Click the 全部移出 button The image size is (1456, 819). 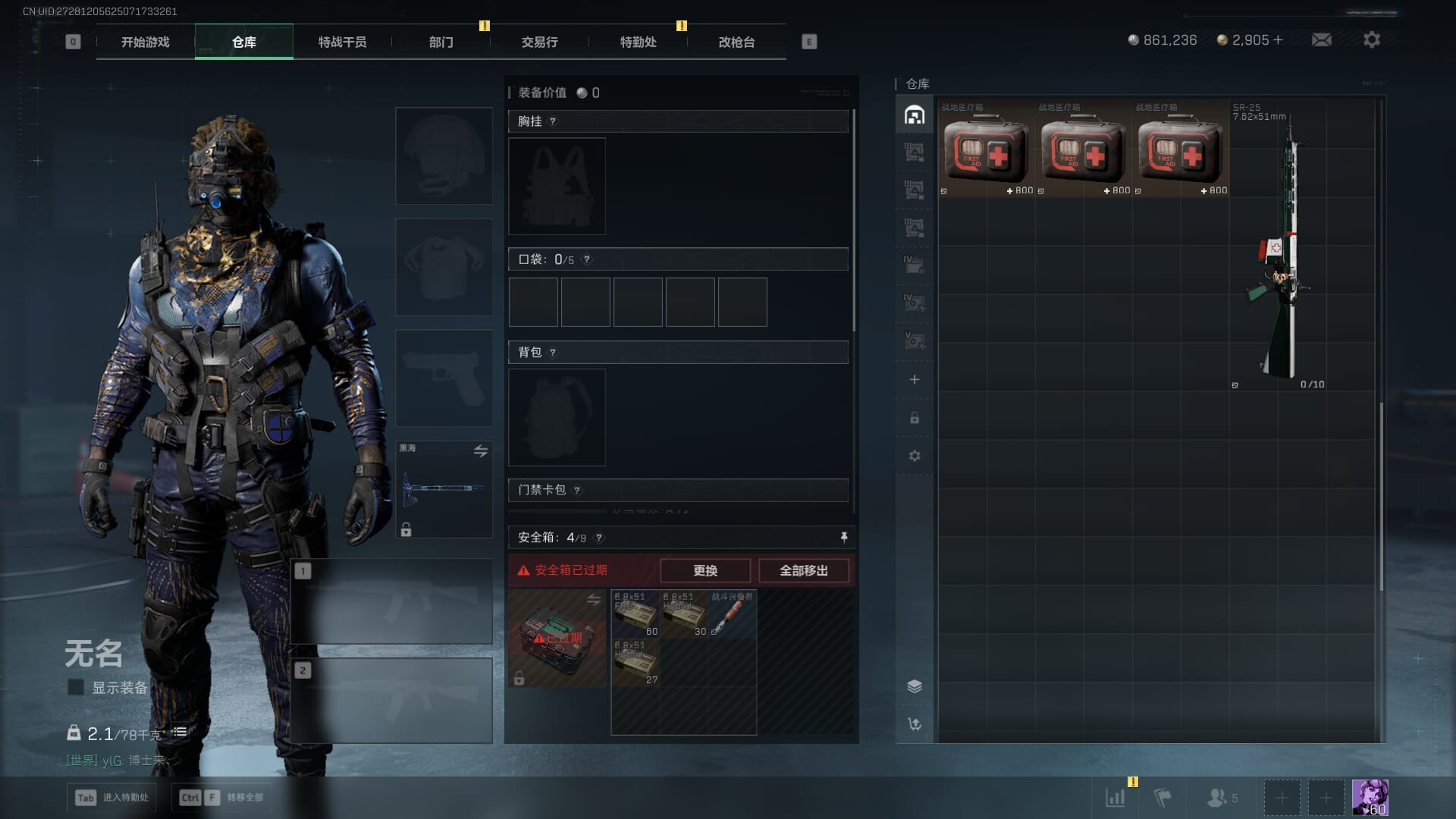click(803, 570)
